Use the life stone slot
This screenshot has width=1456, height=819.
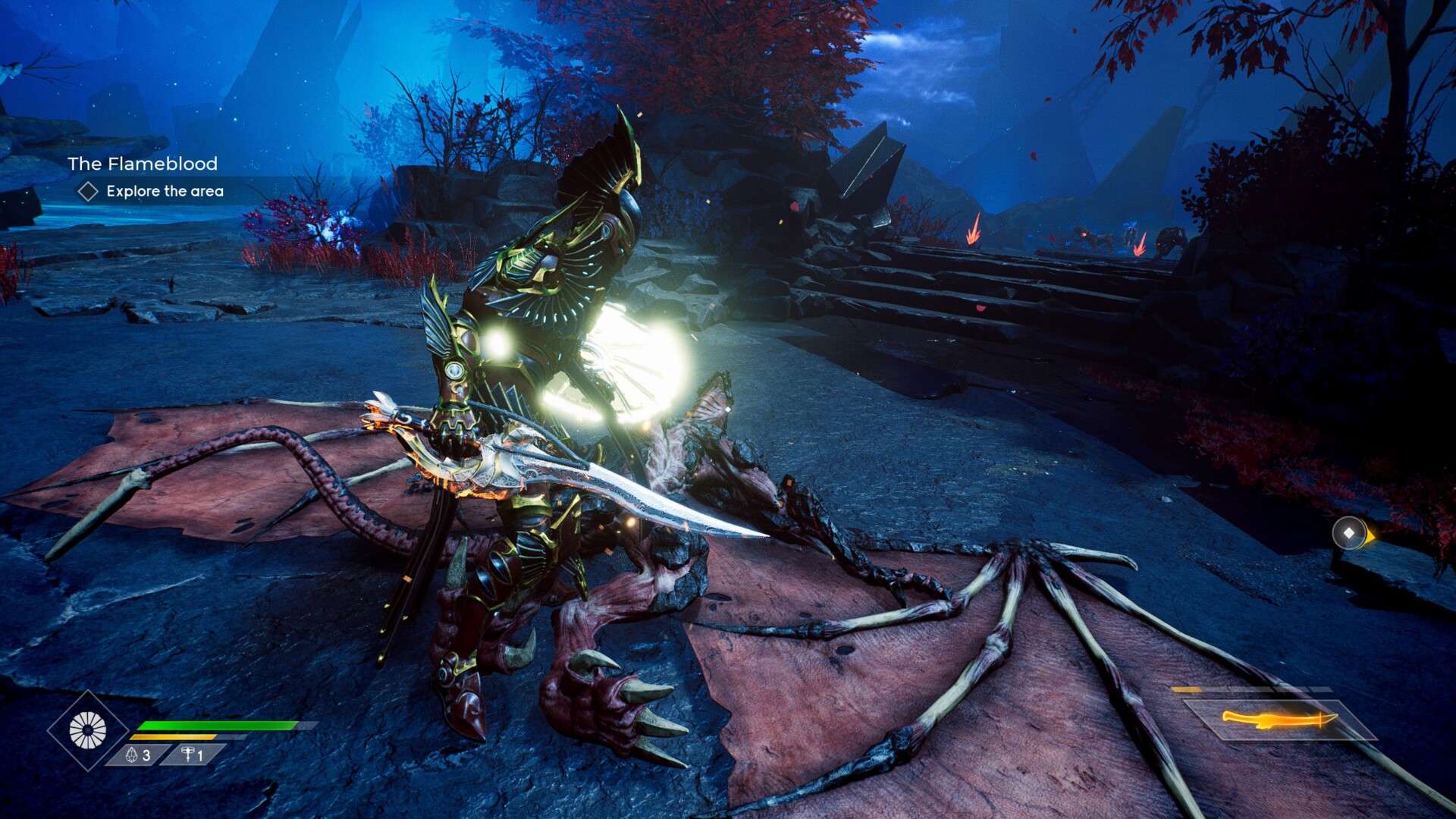tap(138, 755)
